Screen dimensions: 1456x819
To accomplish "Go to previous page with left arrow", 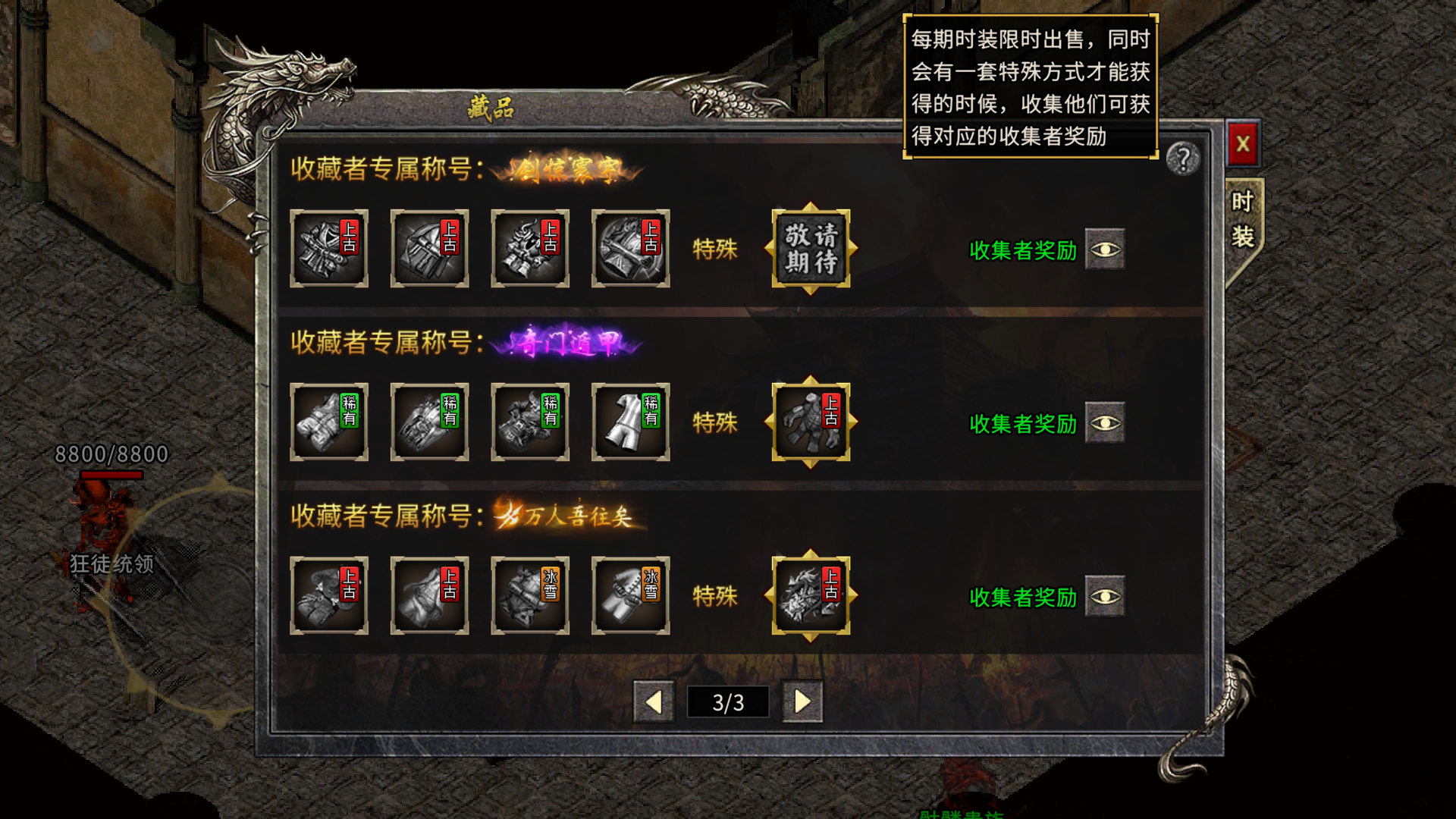I will point(654,702).
